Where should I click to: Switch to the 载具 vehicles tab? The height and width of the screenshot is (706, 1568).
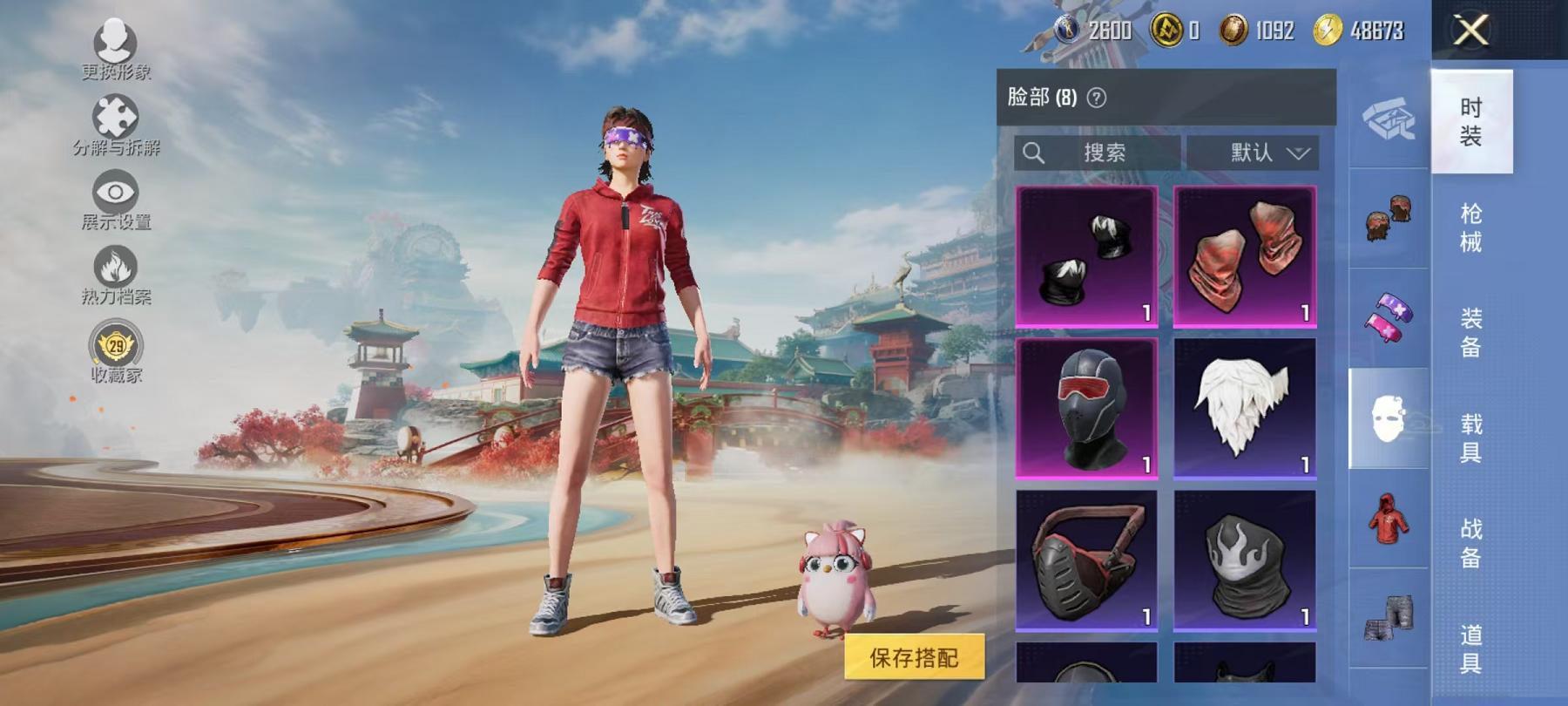point(1471,438)
